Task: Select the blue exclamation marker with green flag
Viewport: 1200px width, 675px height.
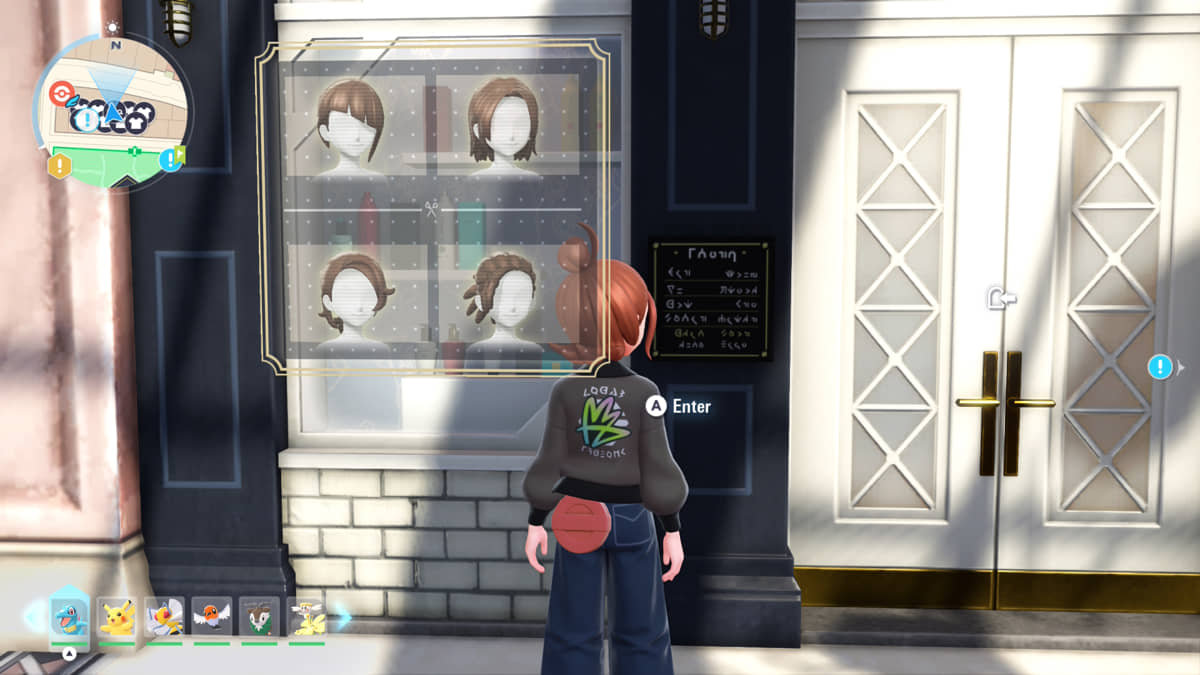Action: click(172, 159)
